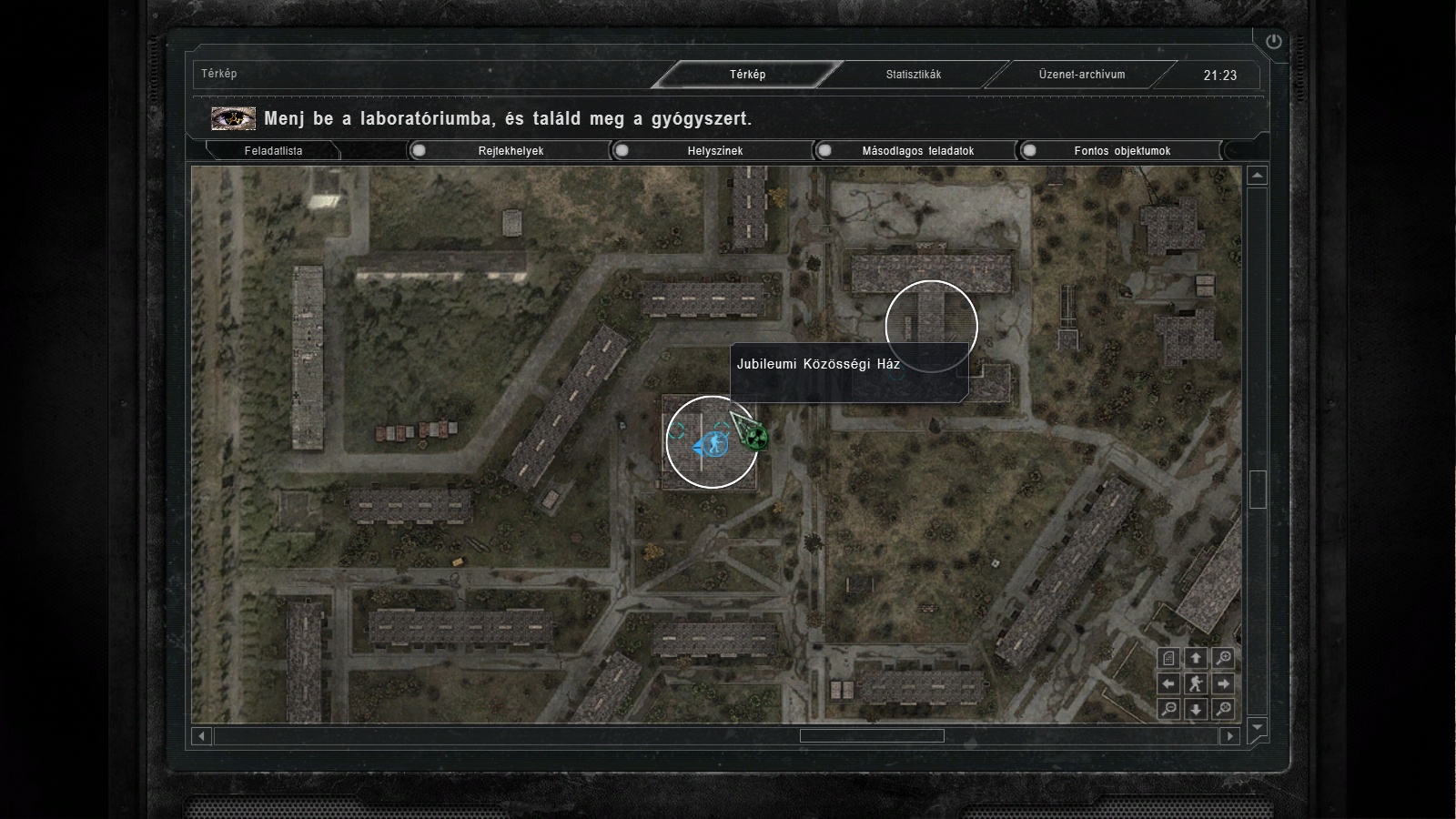Open the Feladatlista task list
The image size is (1456, 819).
[x=273, y=151]
